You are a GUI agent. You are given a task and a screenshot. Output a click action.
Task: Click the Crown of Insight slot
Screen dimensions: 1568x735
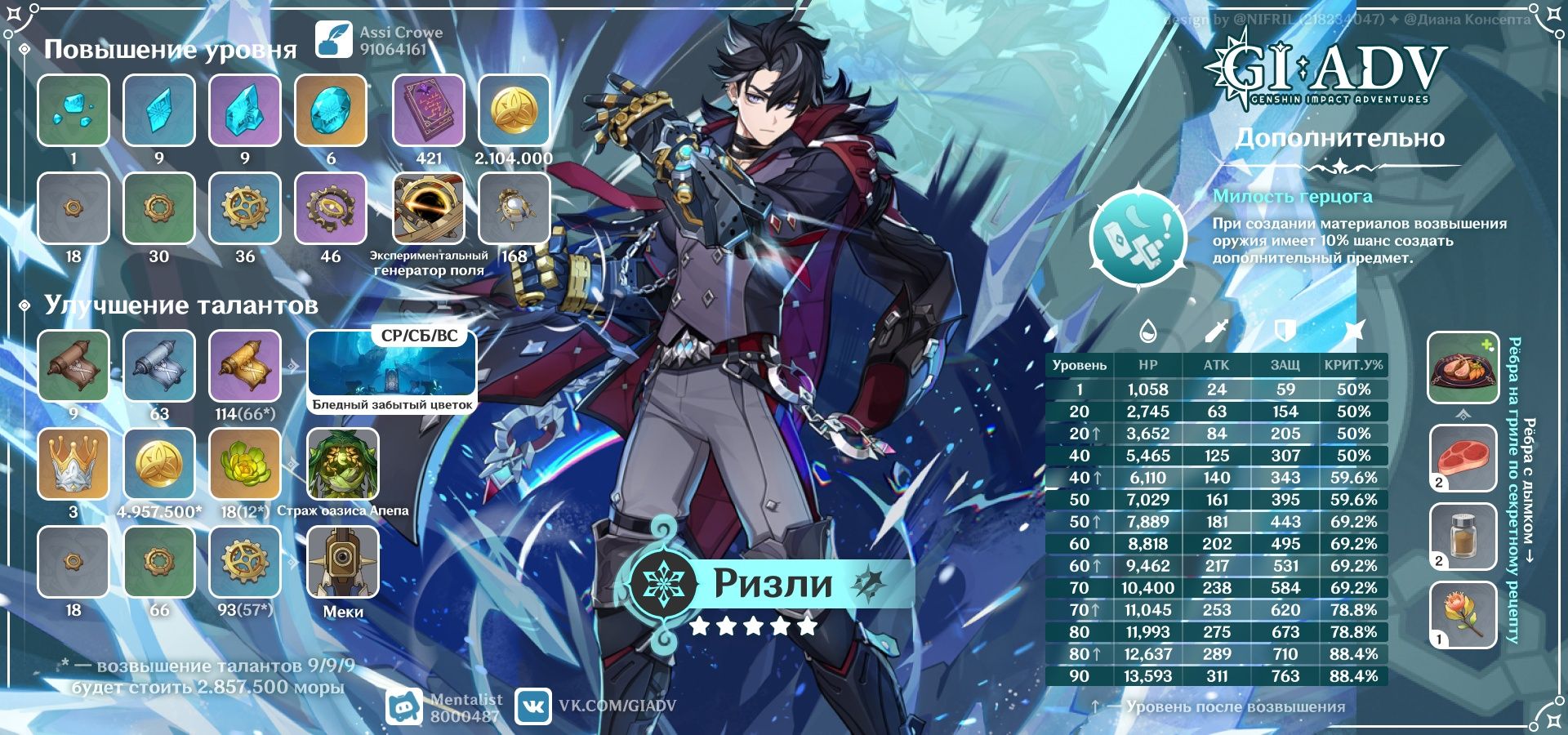(73, 463)
